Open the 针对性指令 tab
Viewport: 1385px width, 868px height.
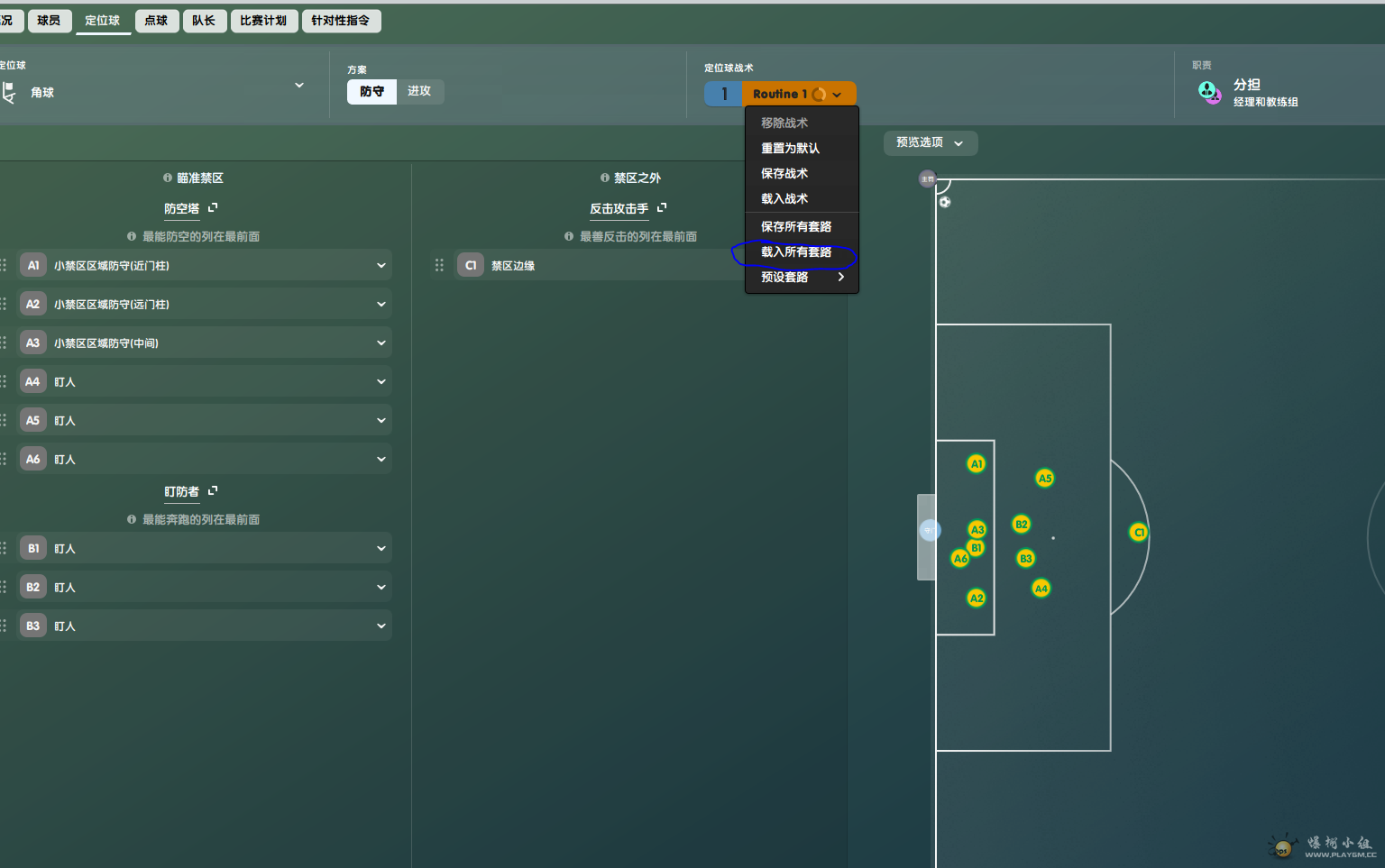pos(341,21)
